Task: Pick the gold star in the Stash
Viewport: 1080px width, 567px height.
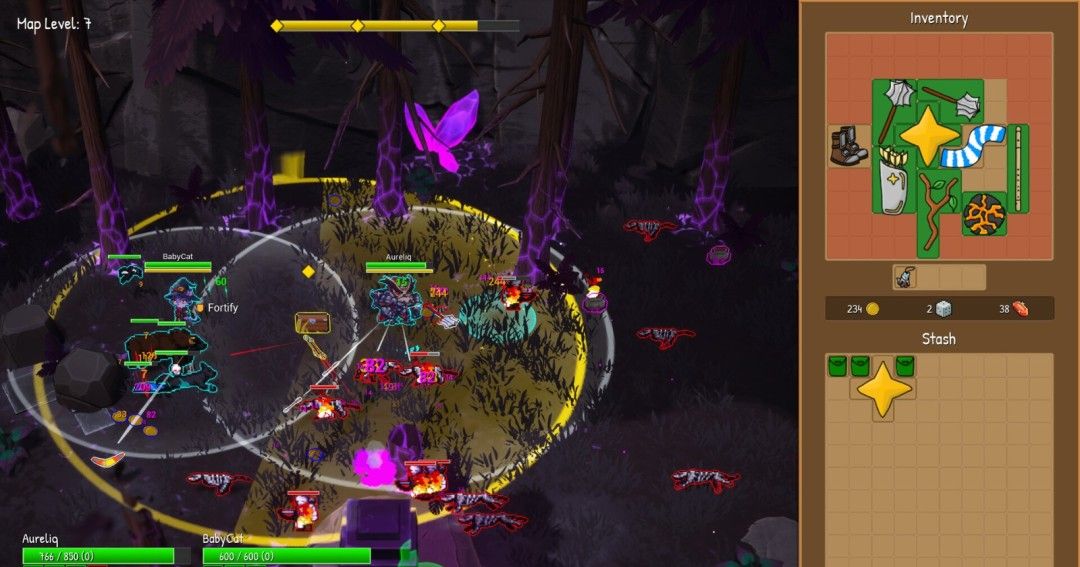Action: 883,391
